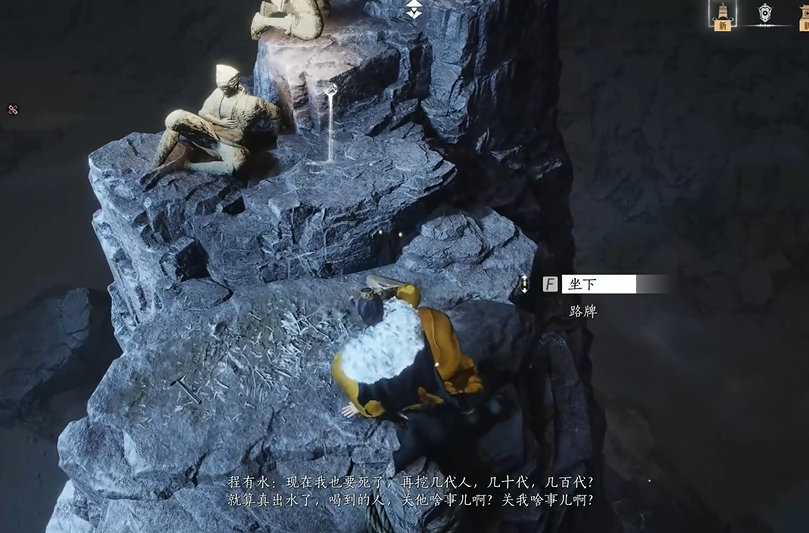The image size is (809, 533).
Task: Select the 坐下 (sit down) interaction option
Action: pos(598,284)
